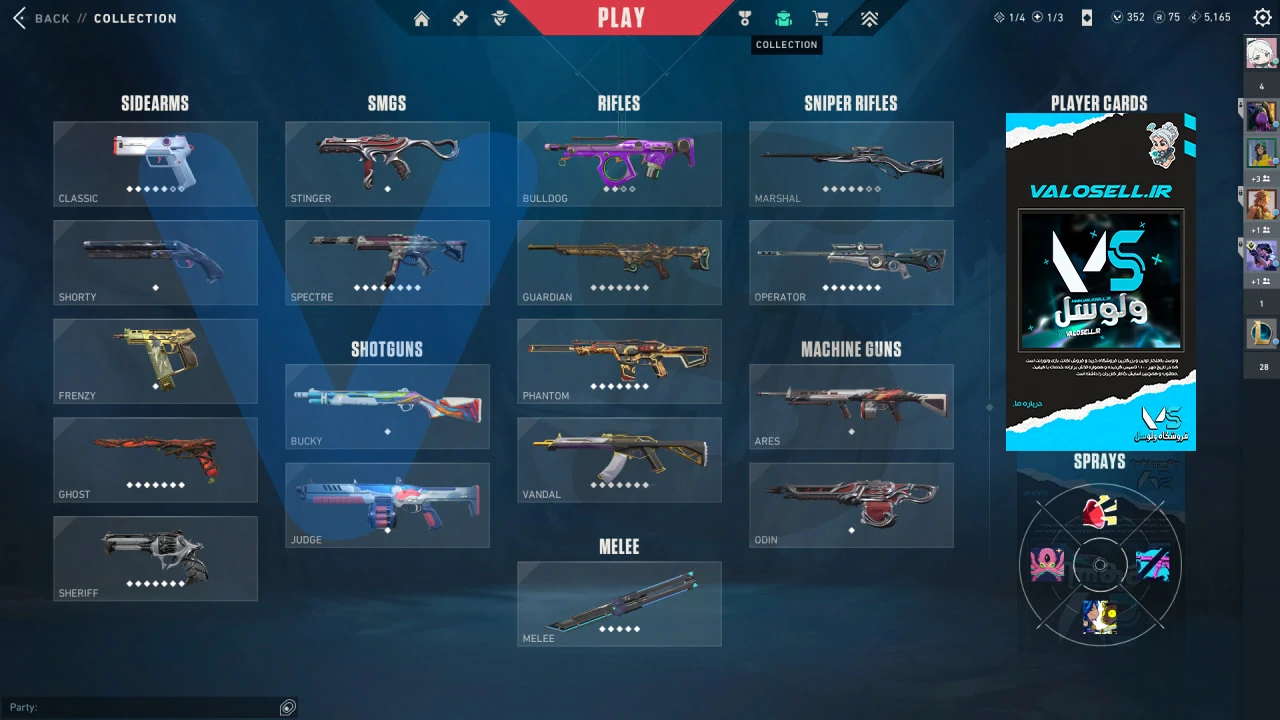Click the red PLAY button
Viewport: 1280px width, 720px height.
621,18
